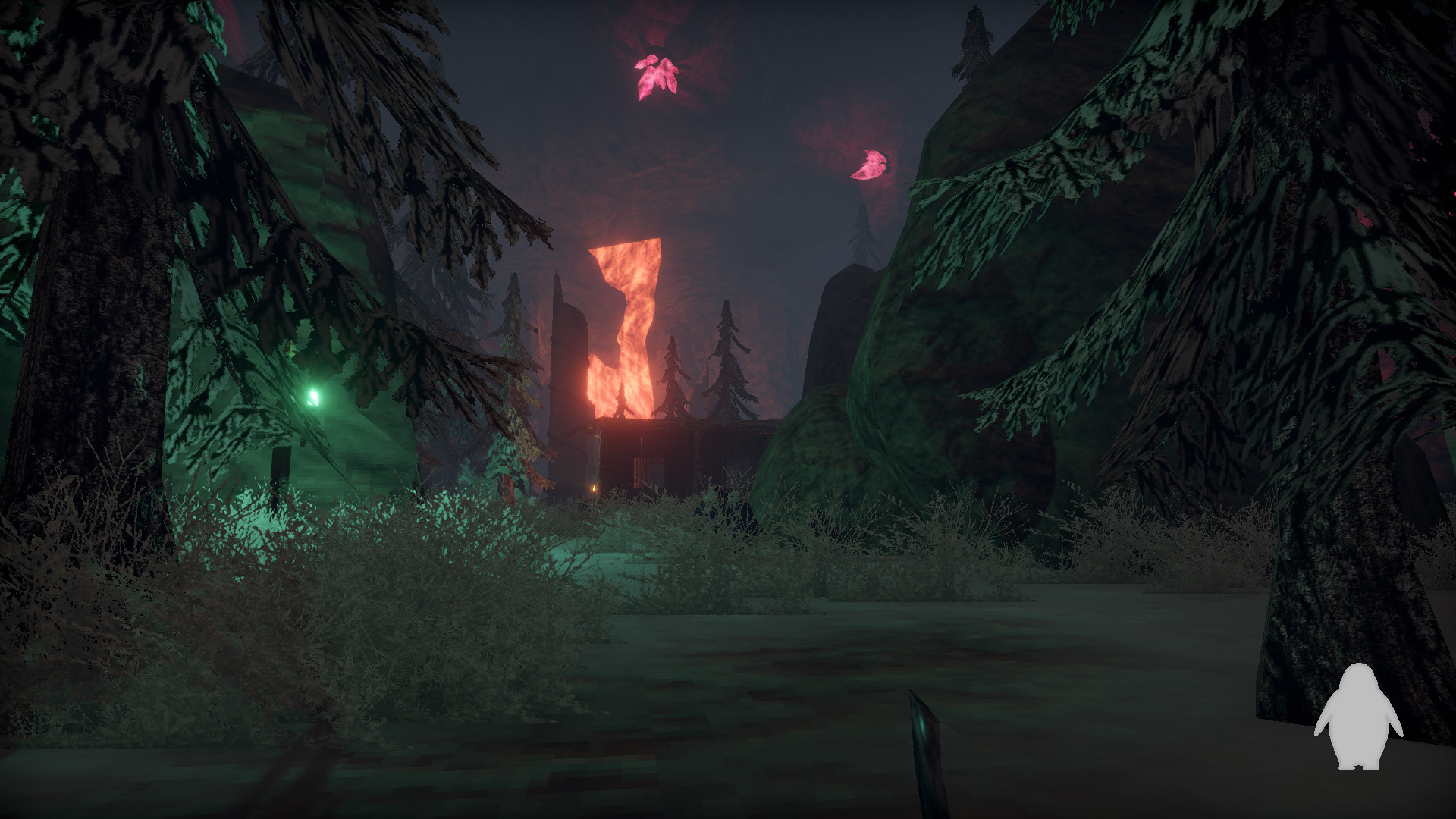Viewport: 1456px width, 819px height.
Task: Click the white penguin silhouette icon
Action: point(1358,717)
